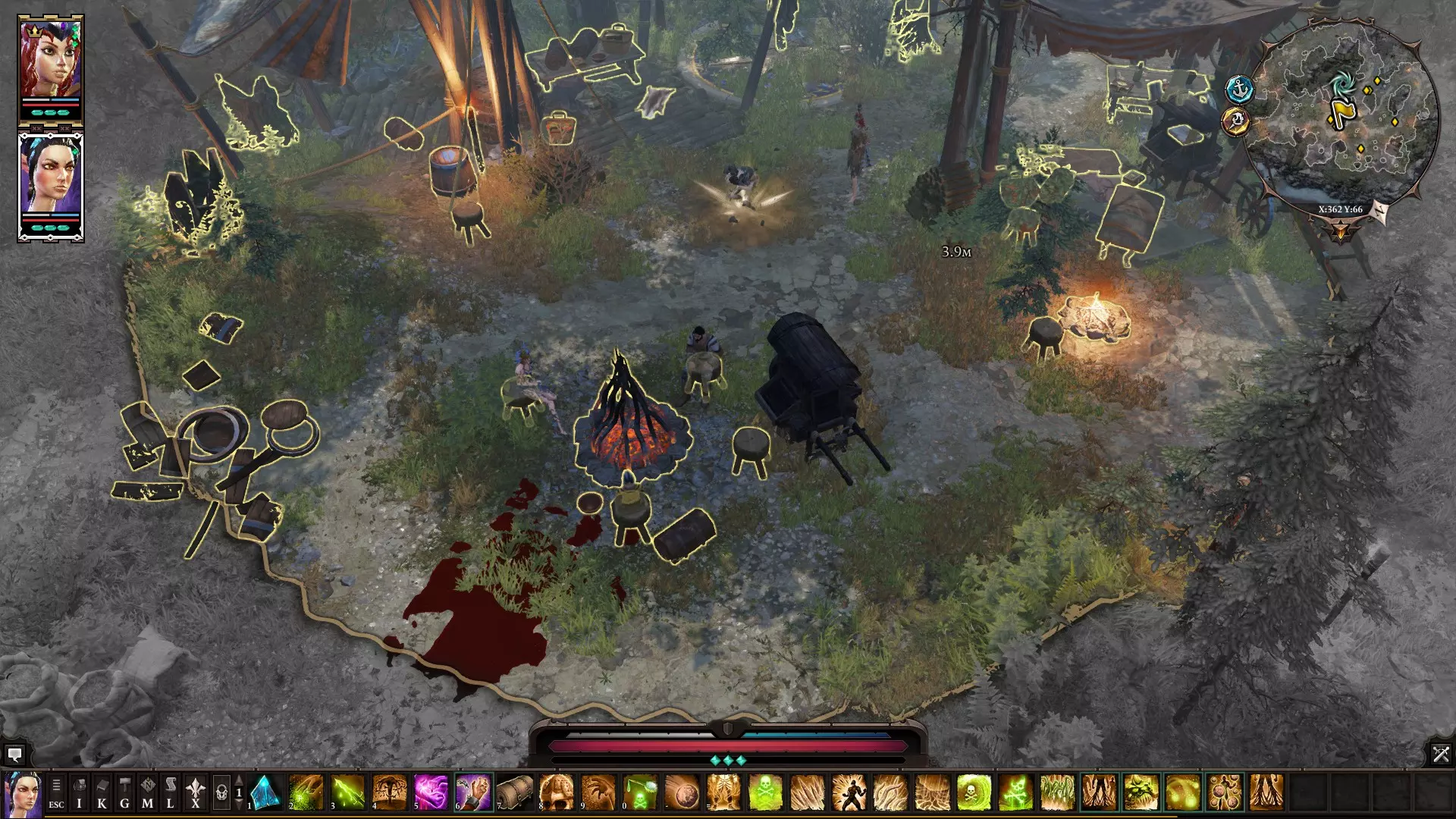This screenshot has width=1456, height=819.
Task: Click the crossed swords combat log button
Action: point(1440,754)
